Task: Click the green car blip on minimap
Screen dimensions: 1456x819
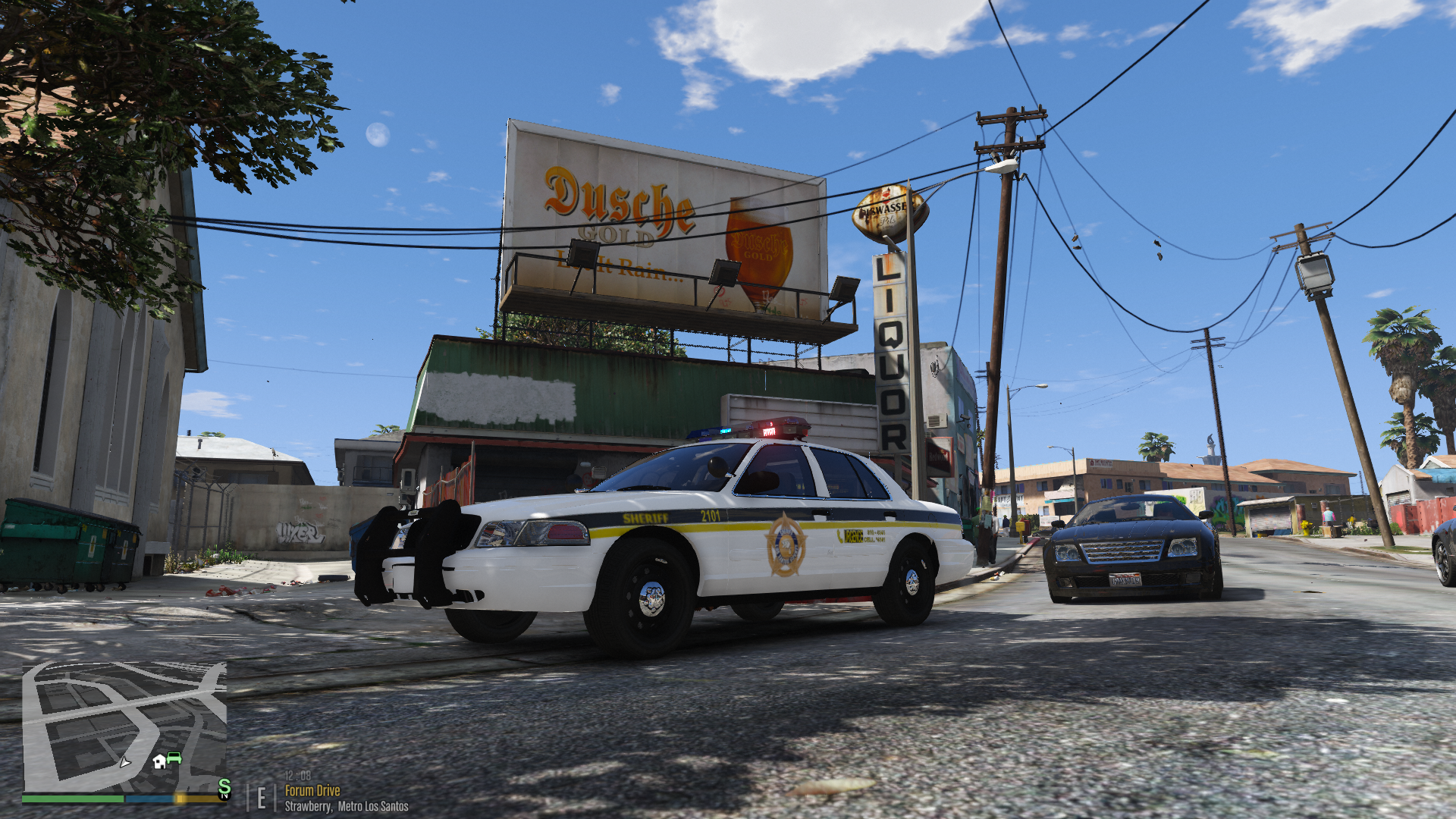Action: pyautogui.click(x=174, y=758)
